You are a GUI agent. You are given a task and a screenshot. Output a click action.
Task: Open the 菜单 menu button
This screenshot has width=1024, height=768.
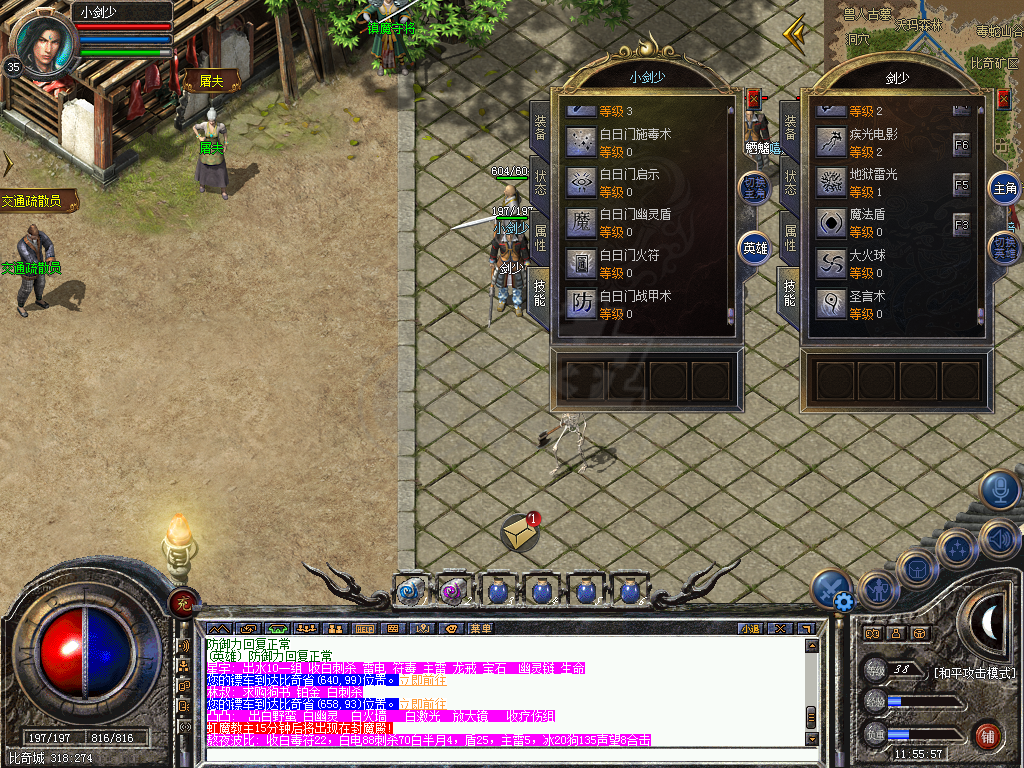pyautogui.click(x=480, y=629)
